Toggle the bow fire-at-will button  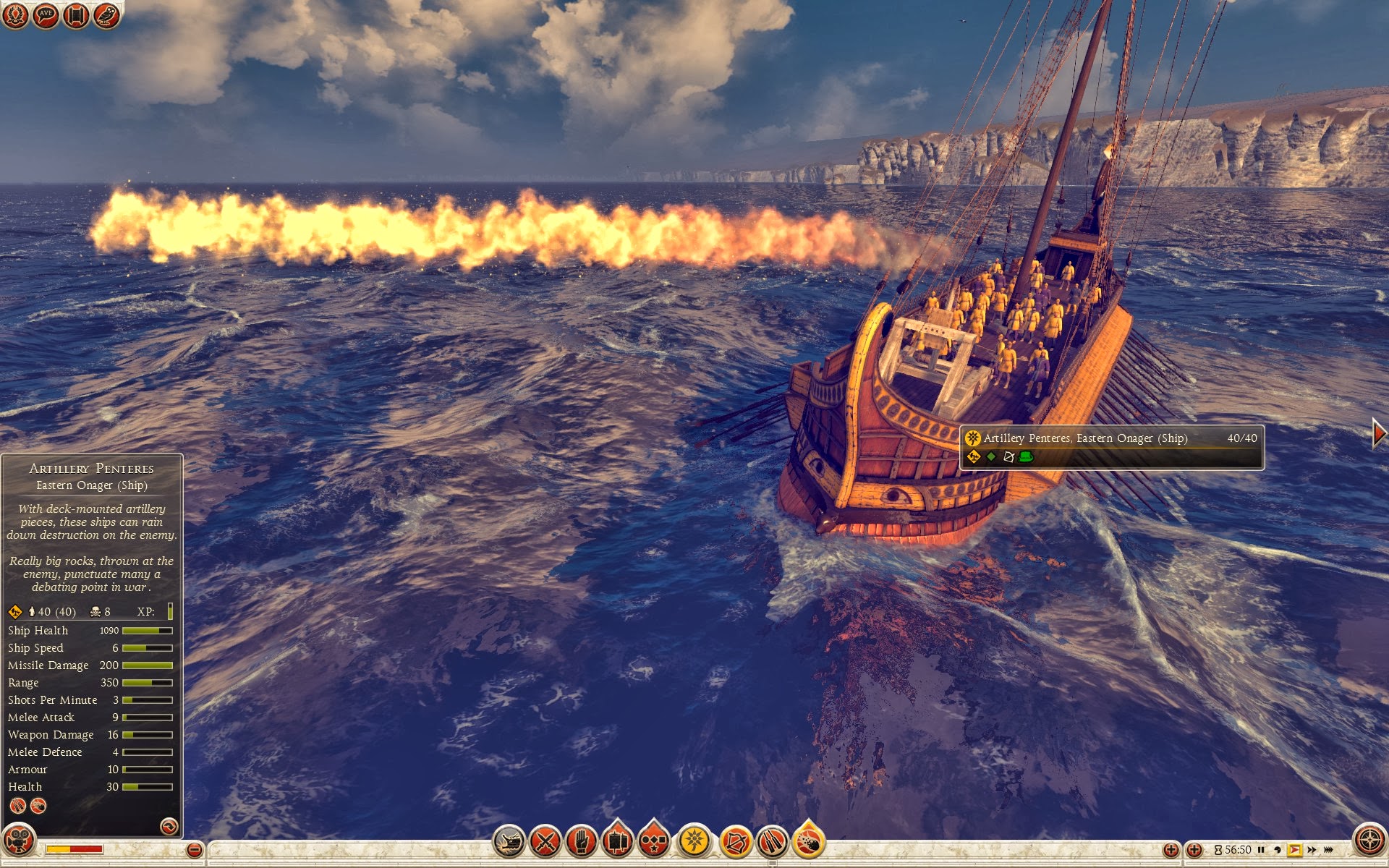(736, 842)
